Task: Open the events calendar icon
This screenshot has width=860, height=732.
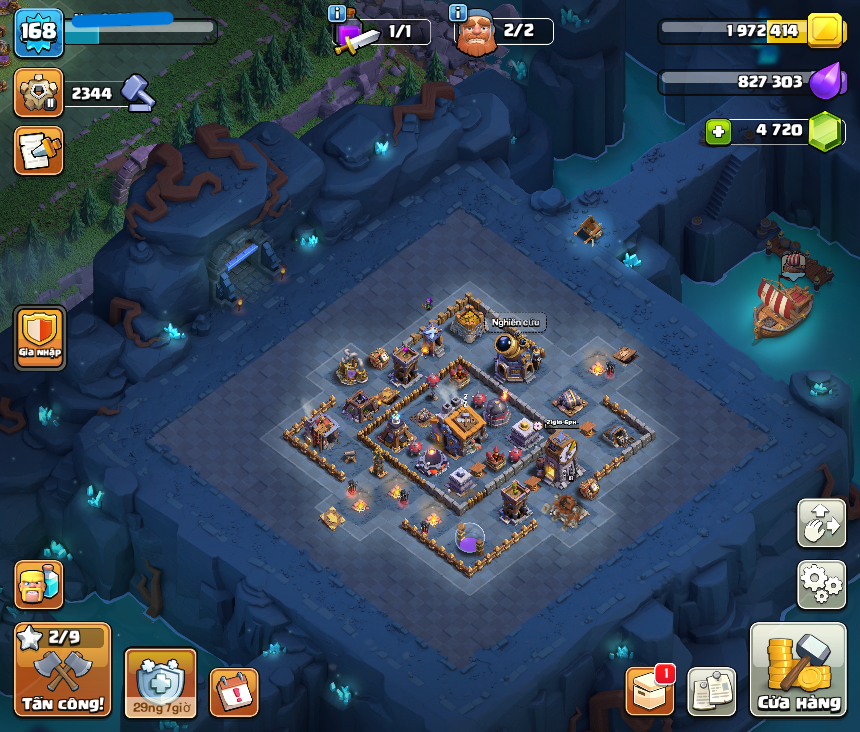Action: click(x=234, y=692)
